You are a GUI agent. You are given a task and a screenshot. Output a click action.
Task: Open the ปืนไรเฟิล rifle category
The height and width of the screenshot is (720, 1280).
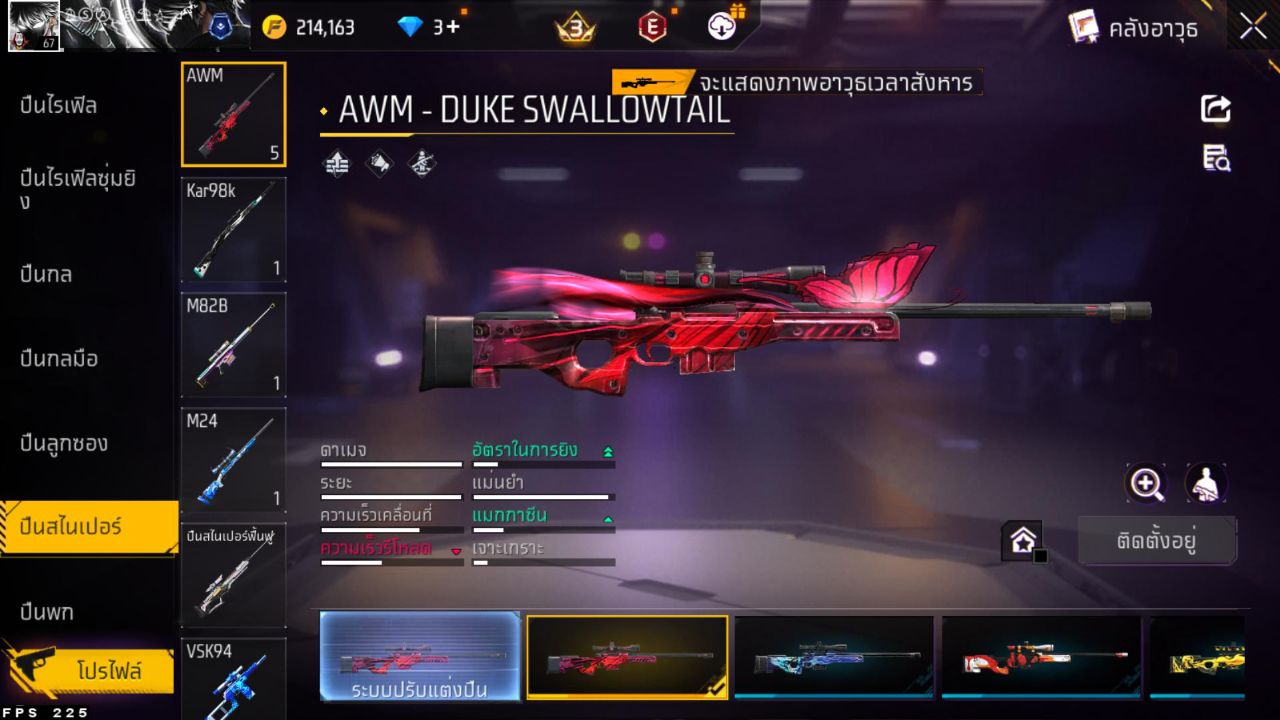tap(60, 104)
